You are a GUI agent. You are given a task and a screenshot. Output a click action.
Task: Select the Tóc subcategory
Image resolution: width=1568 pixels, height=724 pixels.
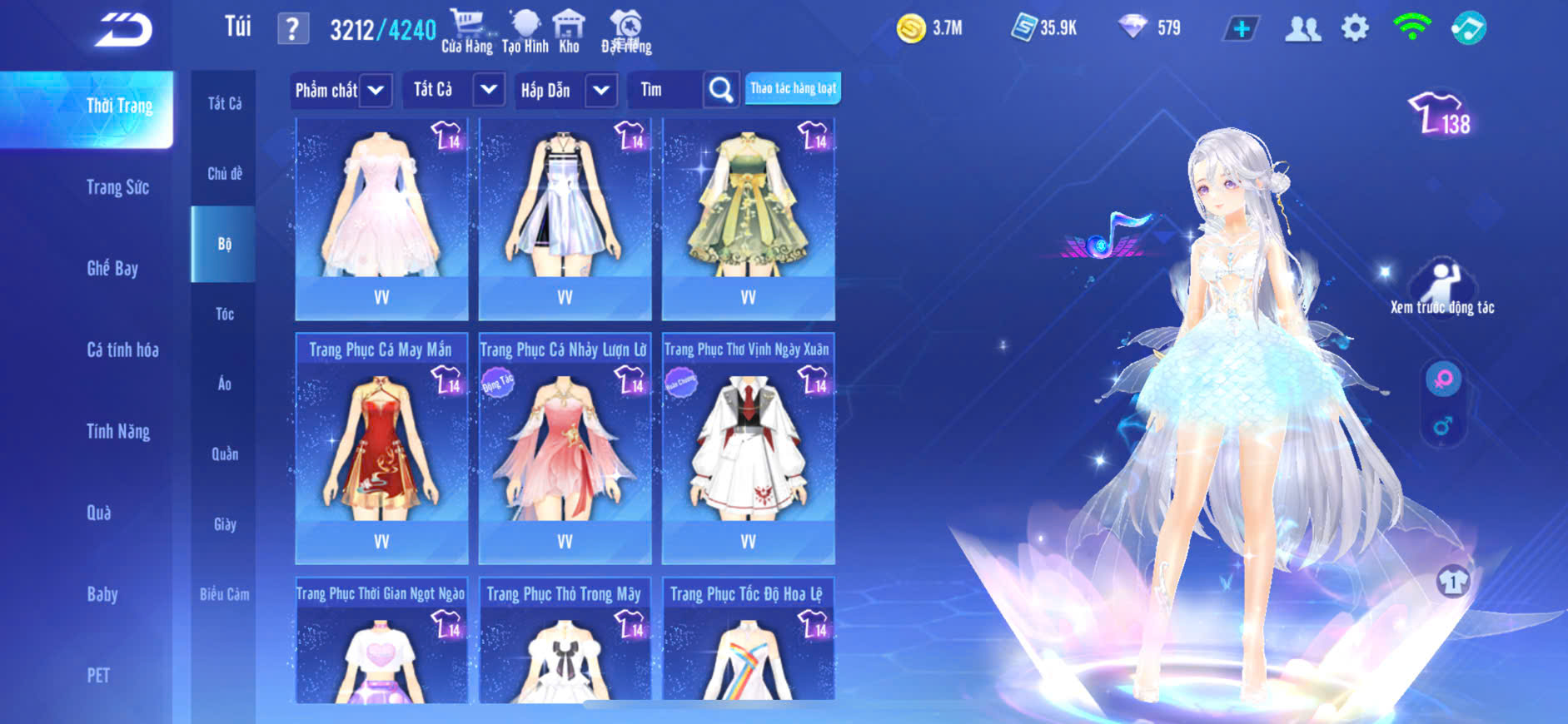224,314
